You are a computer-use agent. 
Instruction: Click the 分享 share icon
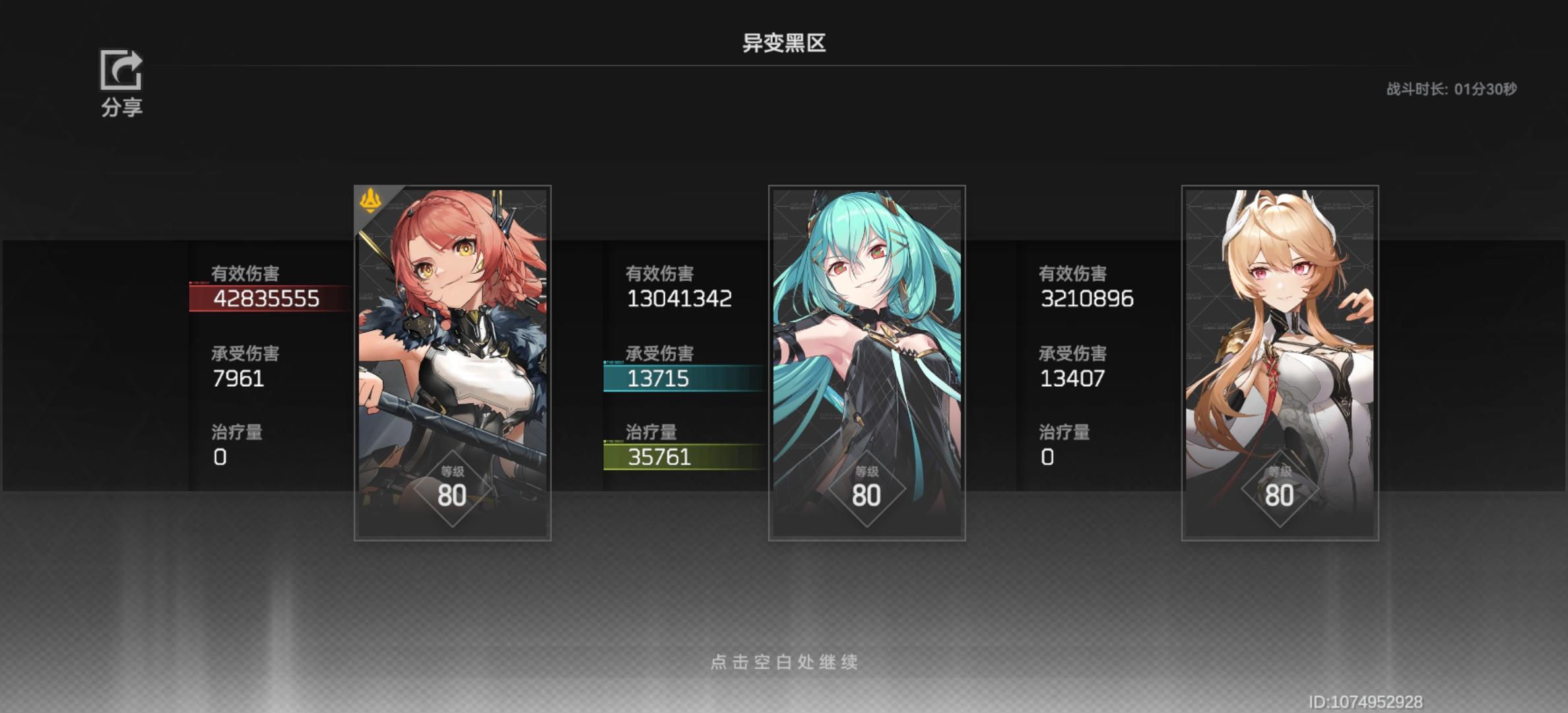tap(119, 71)
